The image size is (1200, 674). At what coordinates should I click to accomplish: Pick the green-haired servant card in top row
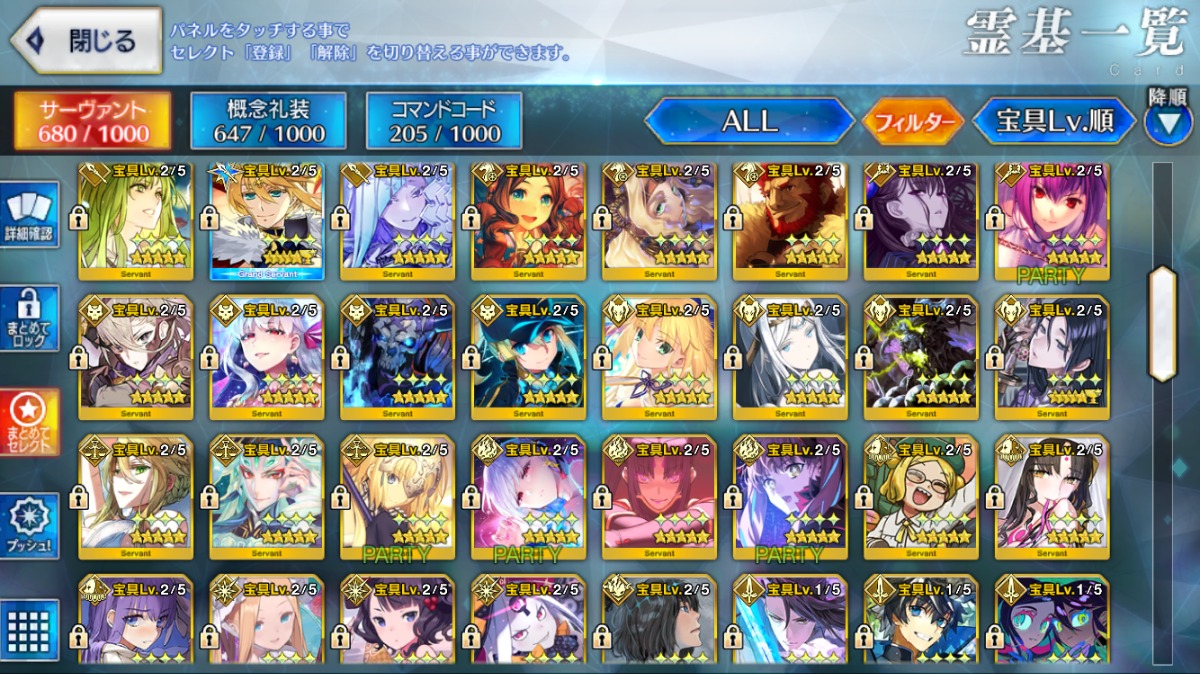tap(135, 220)
